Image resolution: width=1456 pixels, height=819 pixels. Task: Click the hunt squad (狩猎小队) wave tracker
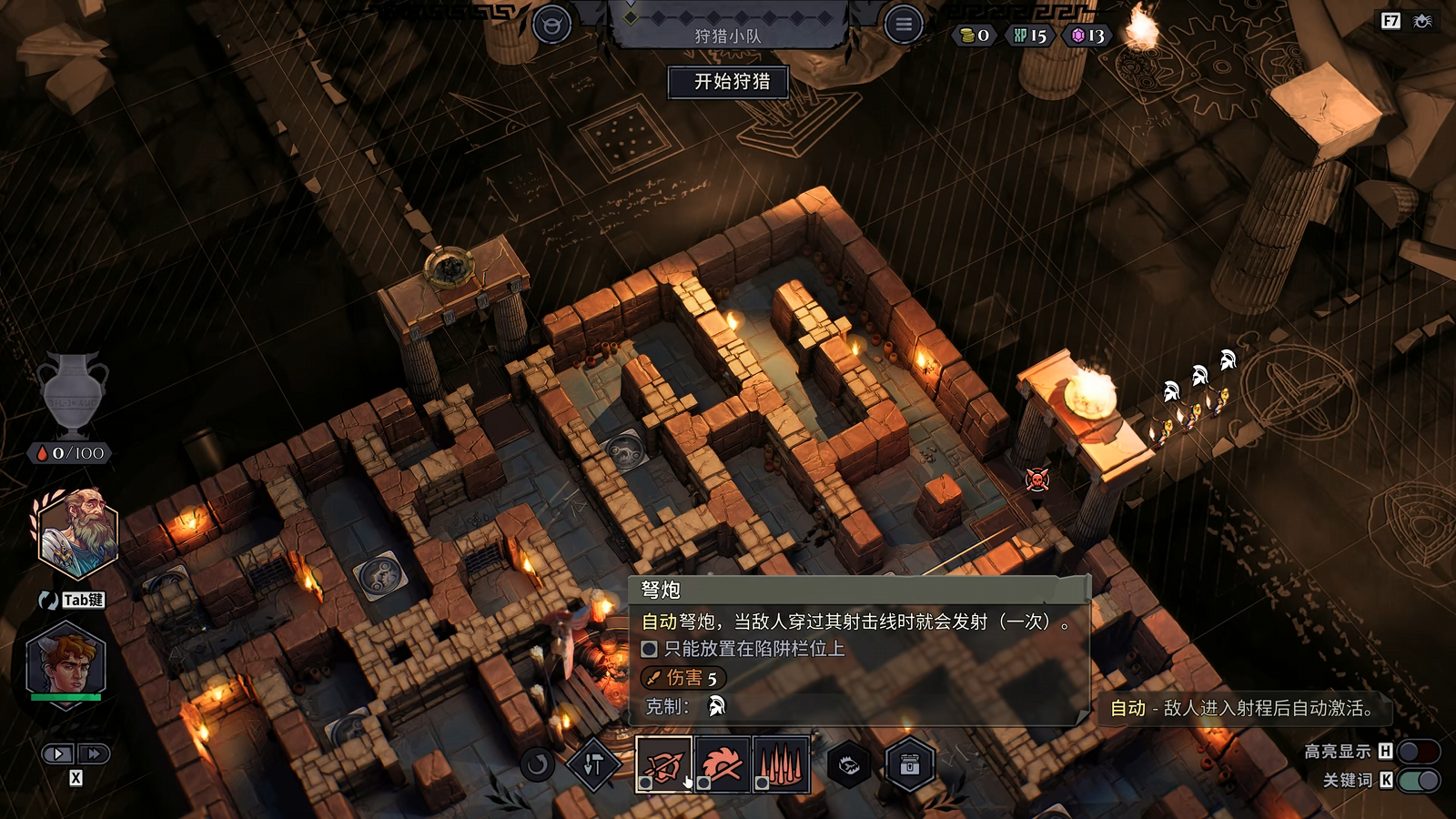tap(728, 25)
